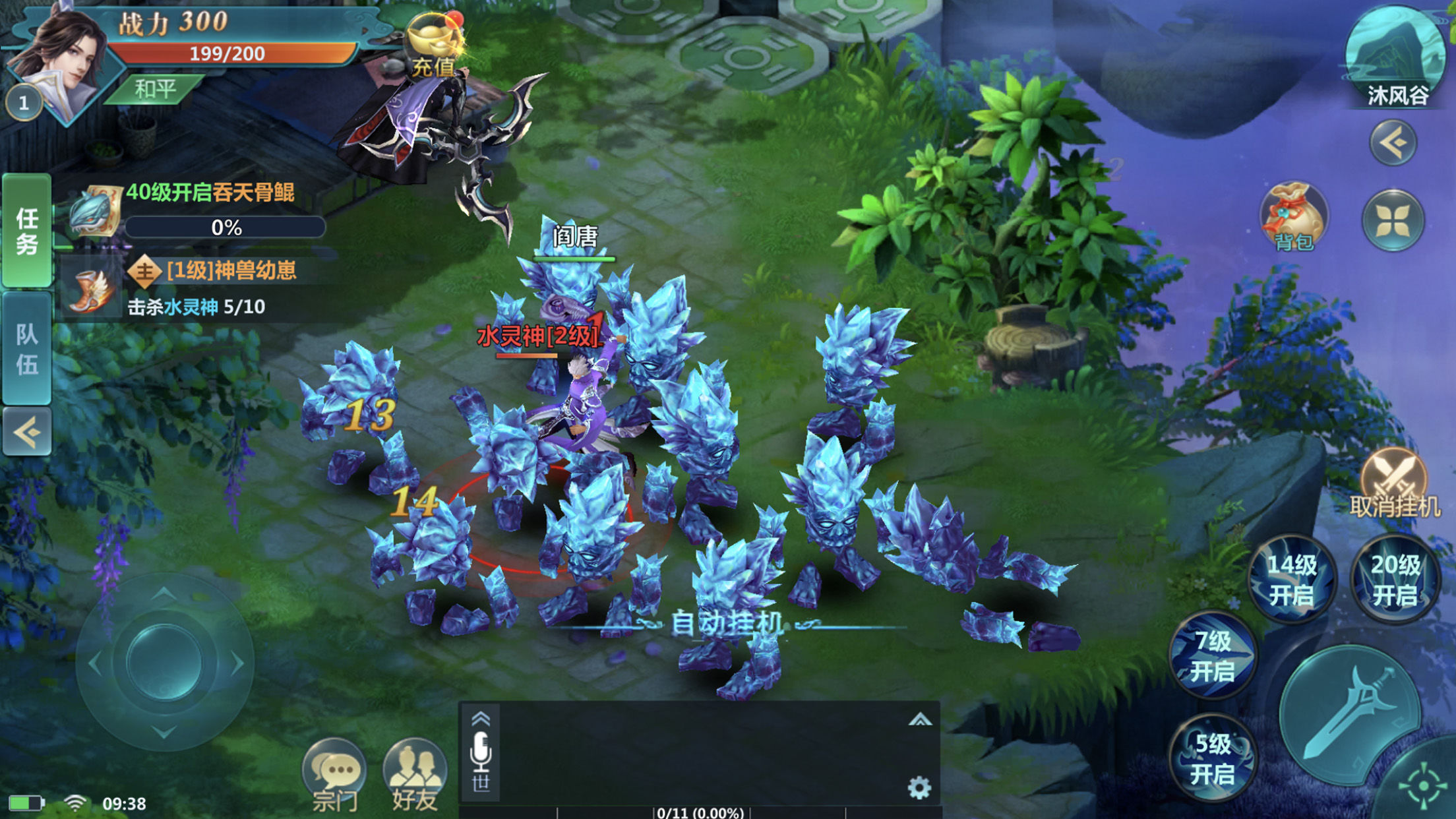Image resolution: width=1456 pixels, height=819 pixels.
Task: Select the 神兽幼崽 main quest tracker
Action: pyautogui.click(x=211, y=289)
